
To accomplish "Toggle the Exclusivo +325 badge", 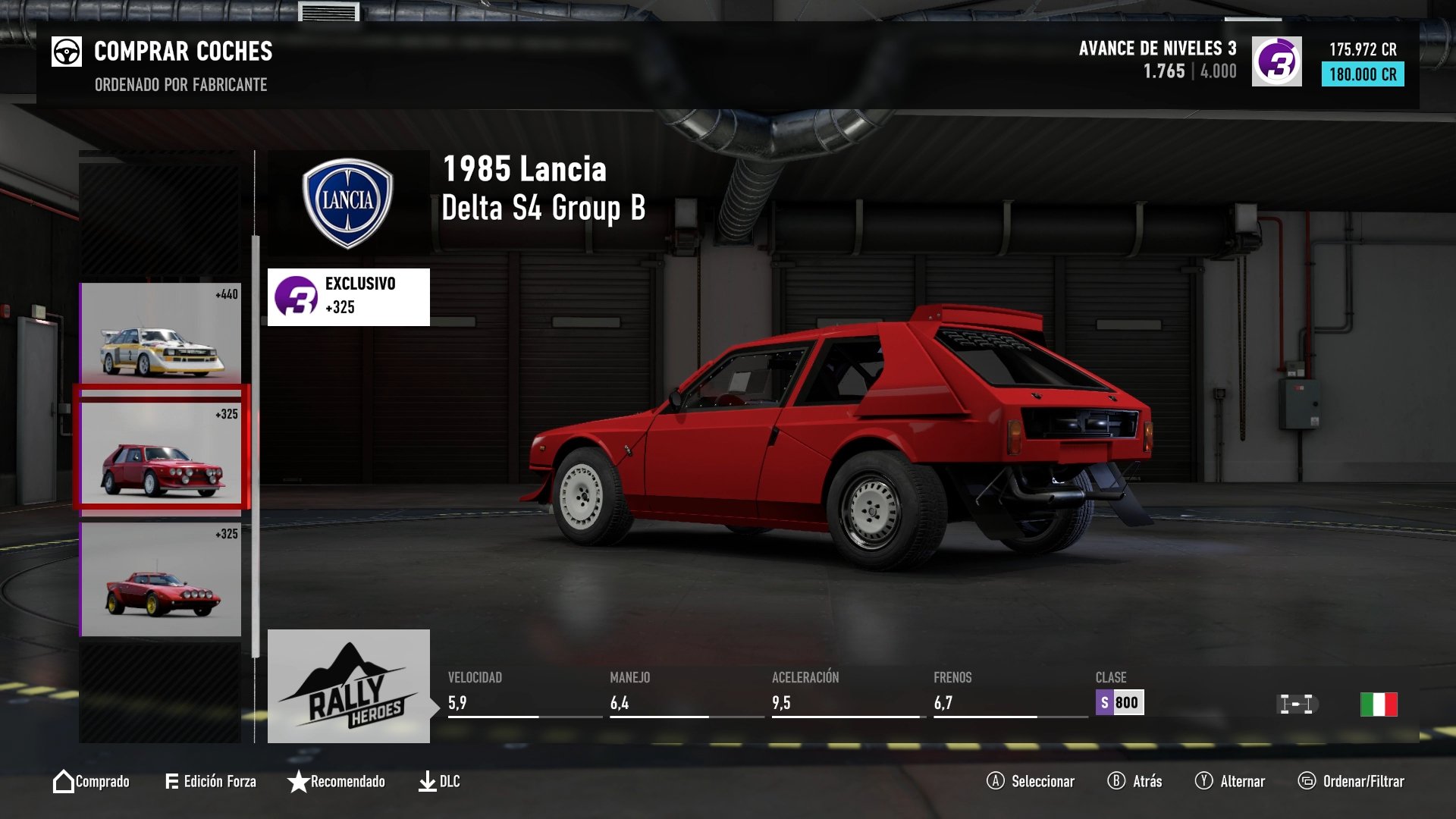I will point(348,297).
